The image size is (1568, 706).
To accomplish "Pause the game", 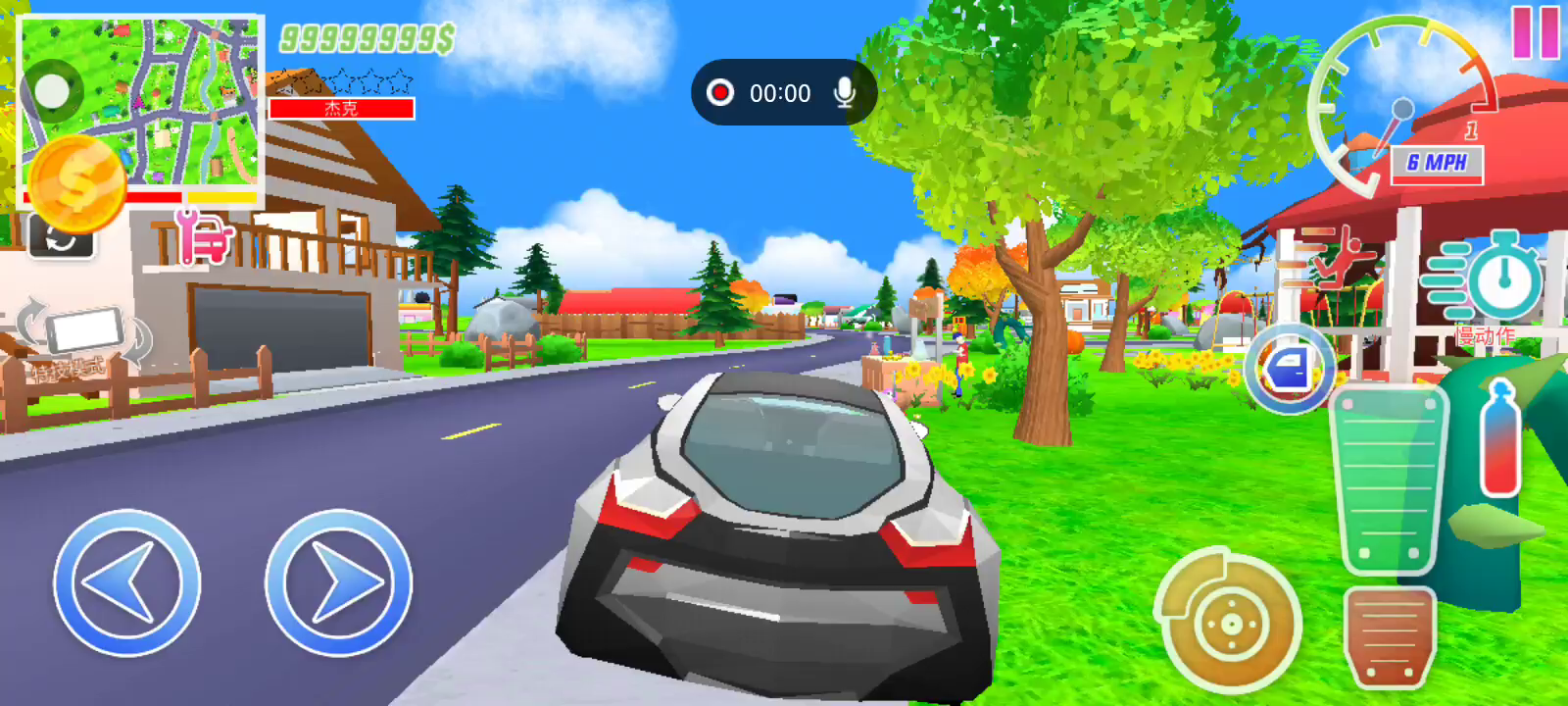I will click(x=1535, y=32).
